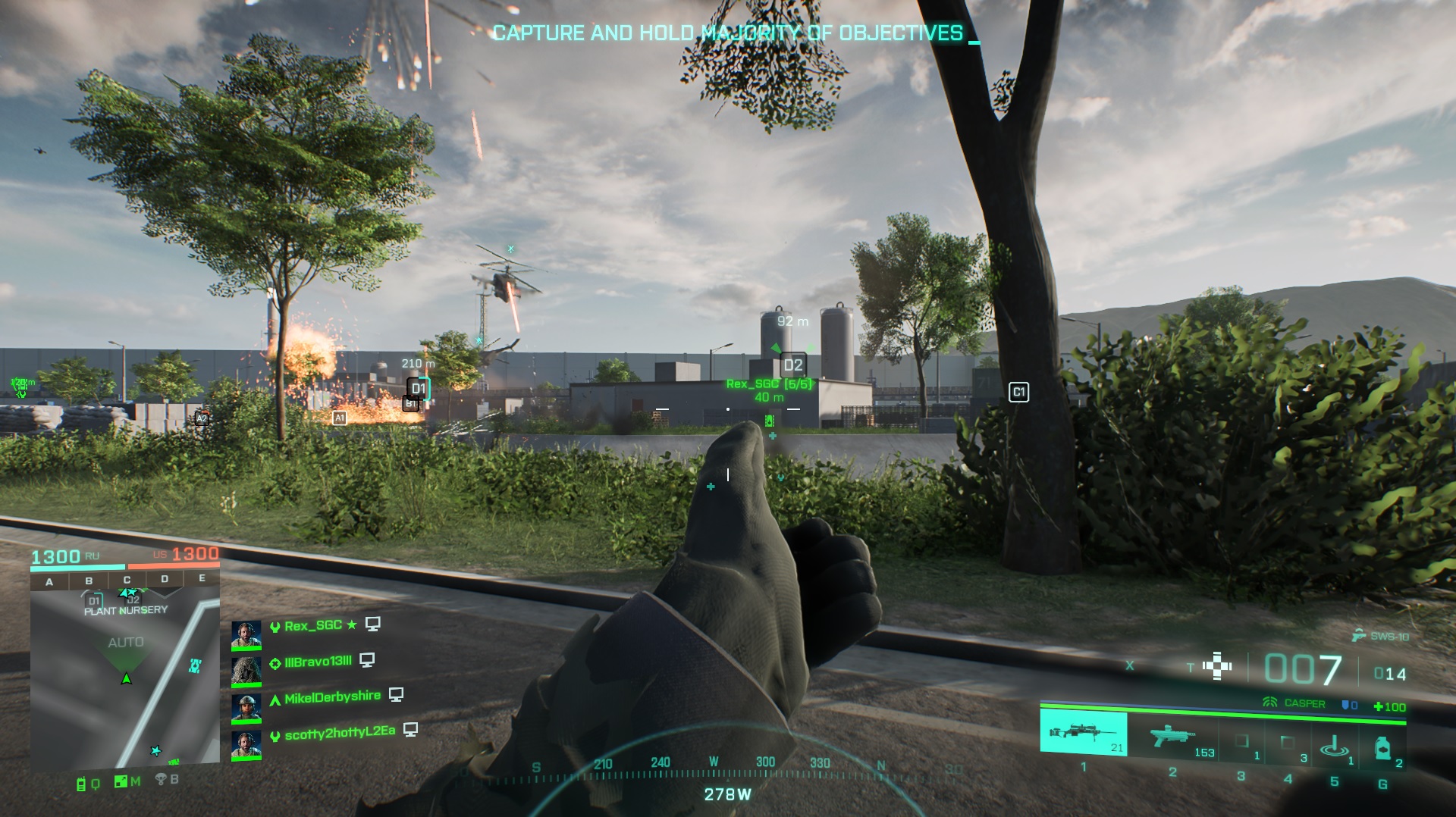1456x817 pixels.
Task: Select the sniper rifle weapon slot
Action: tap(1083, 733)
